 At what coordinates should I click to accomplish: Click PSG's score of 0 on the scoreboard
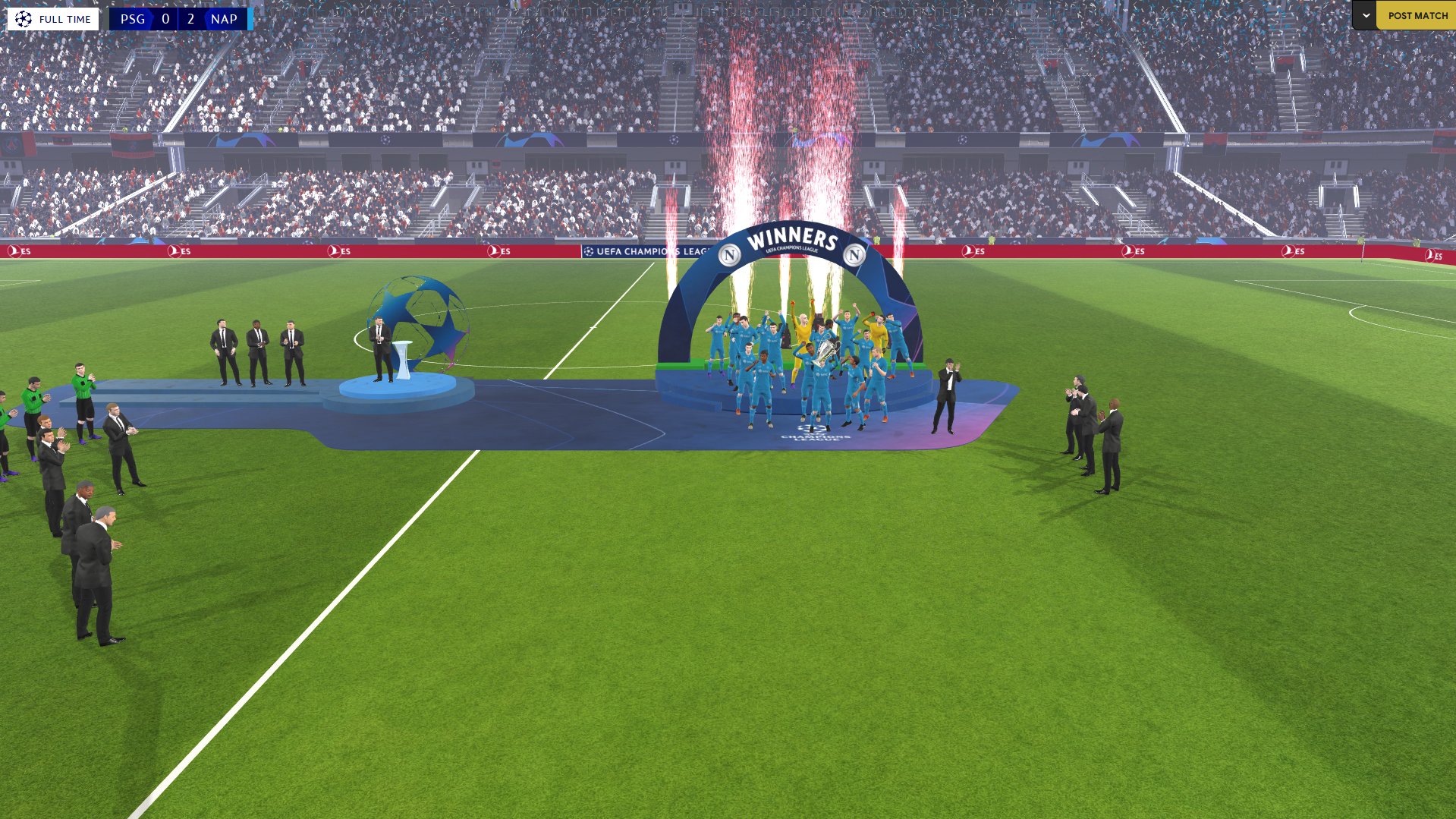coord(164,19)
